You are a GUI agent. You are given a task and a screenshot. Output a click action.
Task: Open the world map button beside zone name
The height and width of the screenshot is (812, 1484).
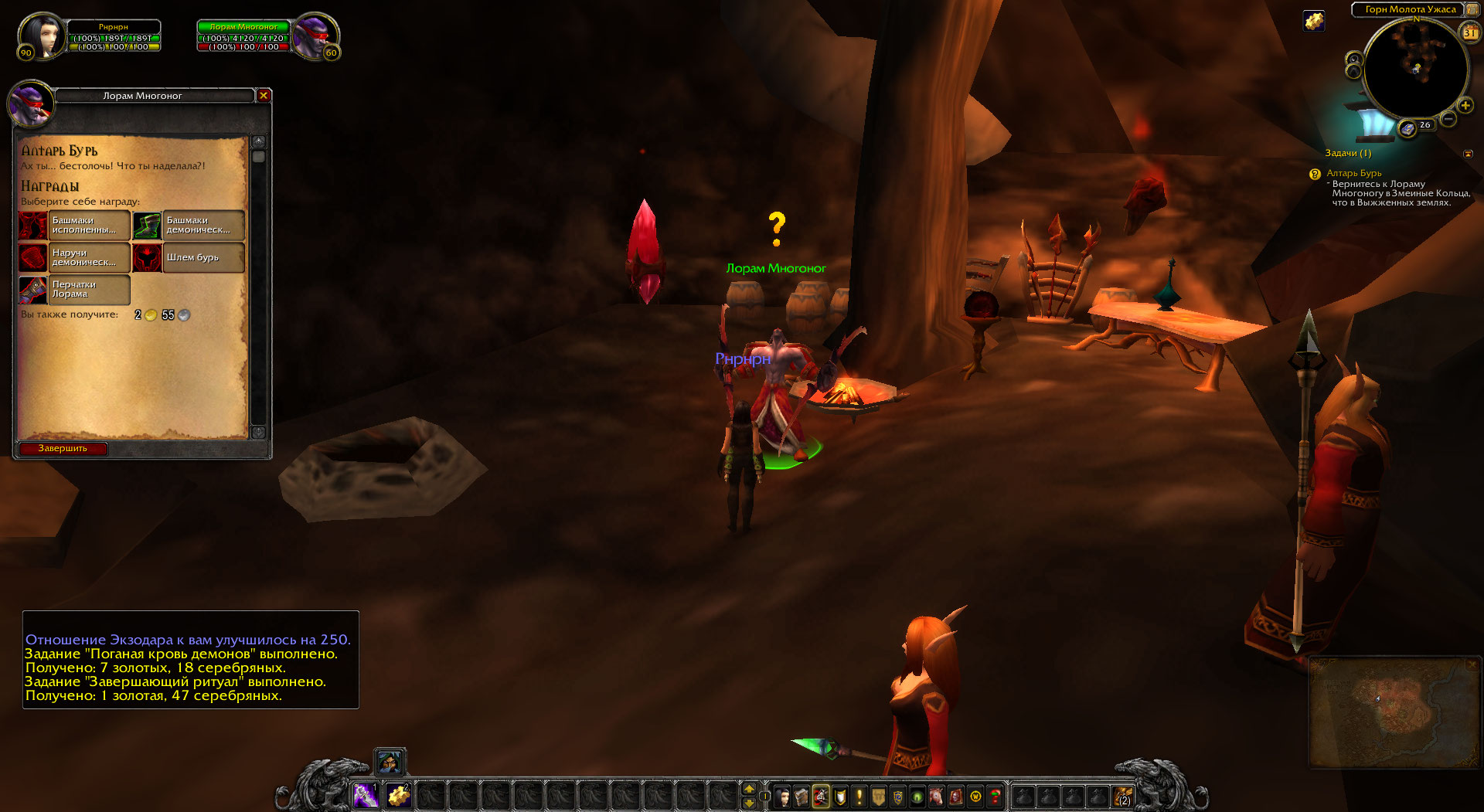1472,9
